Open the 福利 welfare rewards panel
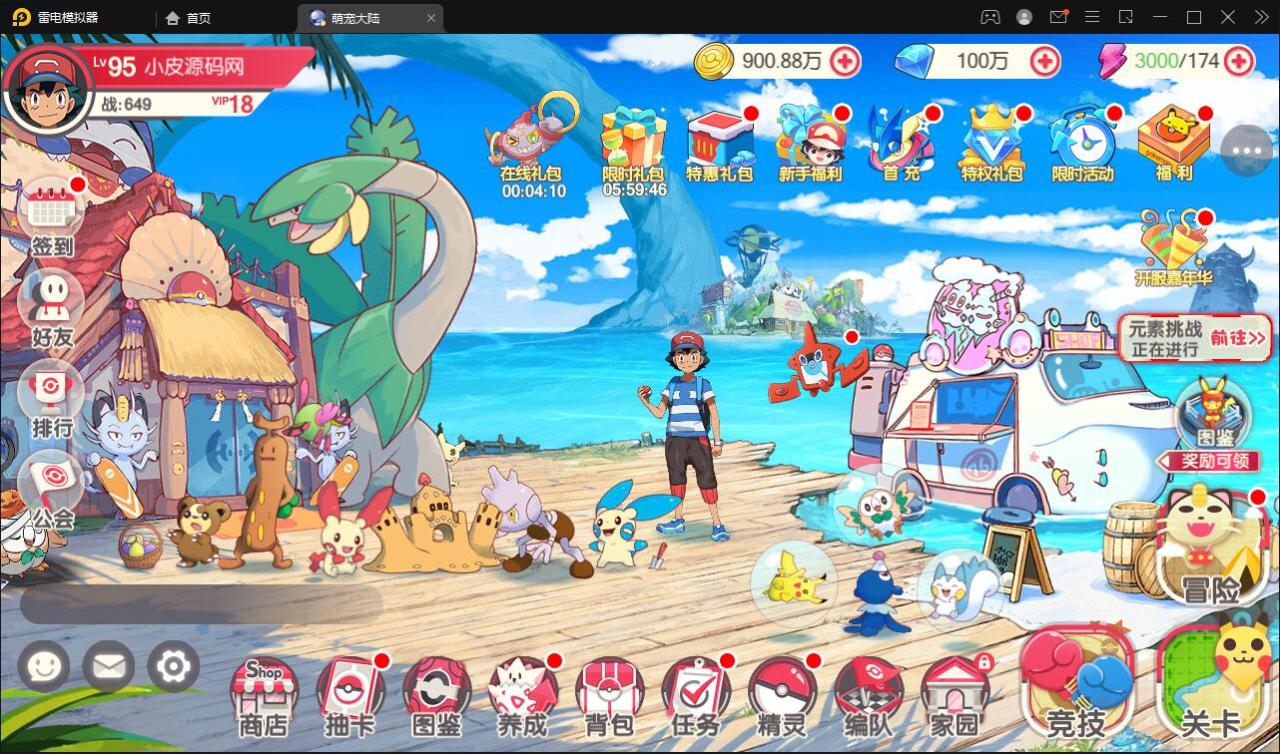Image resolution: width=1280 pixels, height=754 pixels. pos(1172,140)
